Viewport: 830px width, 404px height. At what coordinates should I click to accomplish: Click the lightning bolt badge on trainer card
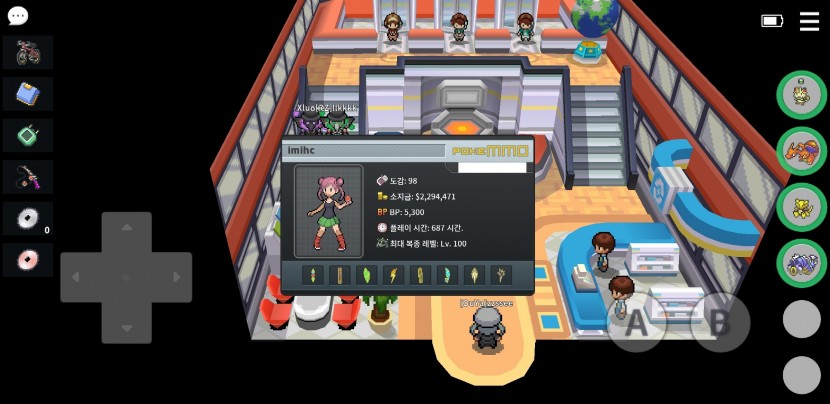(394, 275)
